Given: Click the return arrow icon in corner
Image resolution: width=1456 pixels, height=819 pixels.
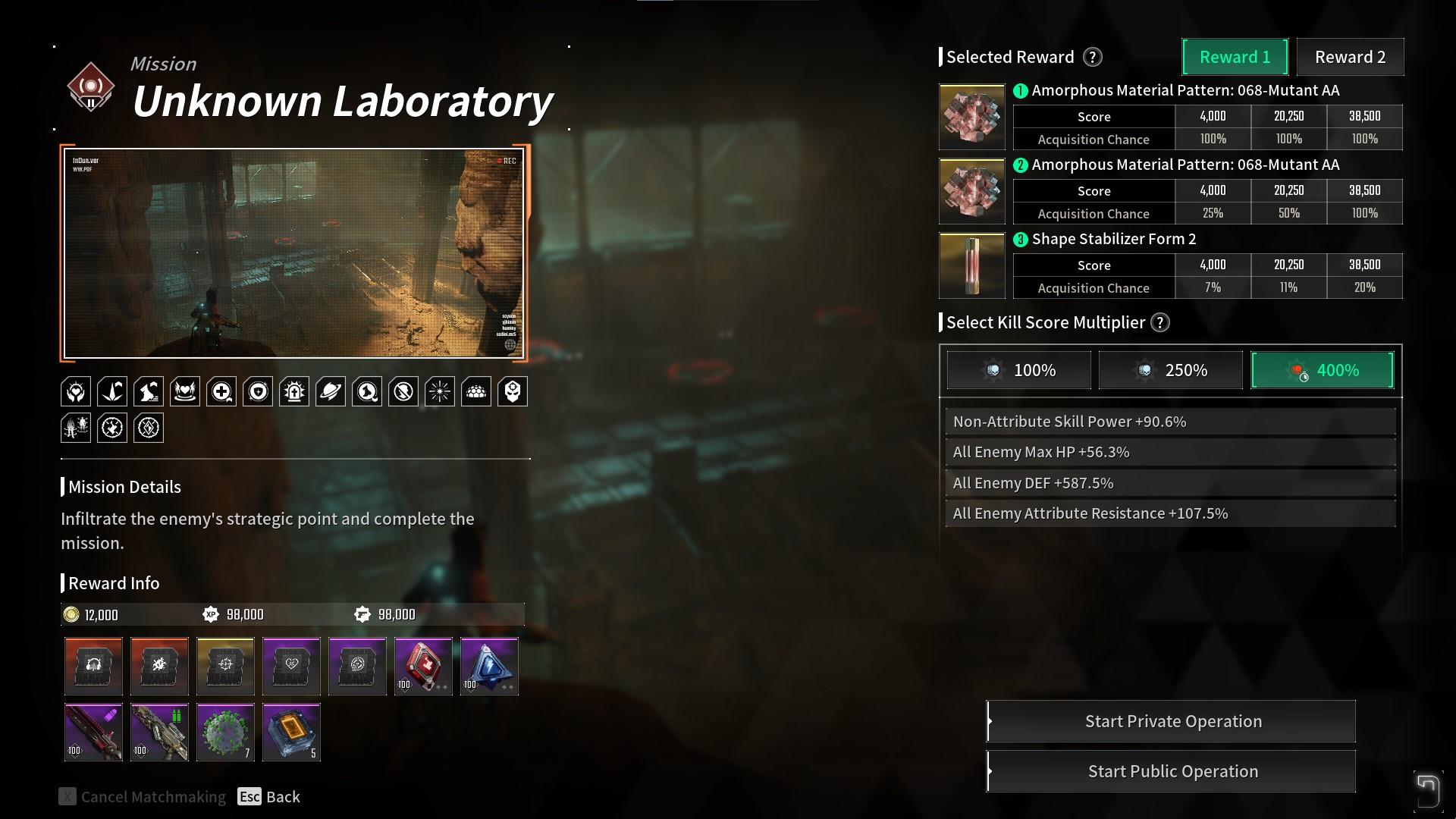Looking at the screenshot, I should point(1426,790).
